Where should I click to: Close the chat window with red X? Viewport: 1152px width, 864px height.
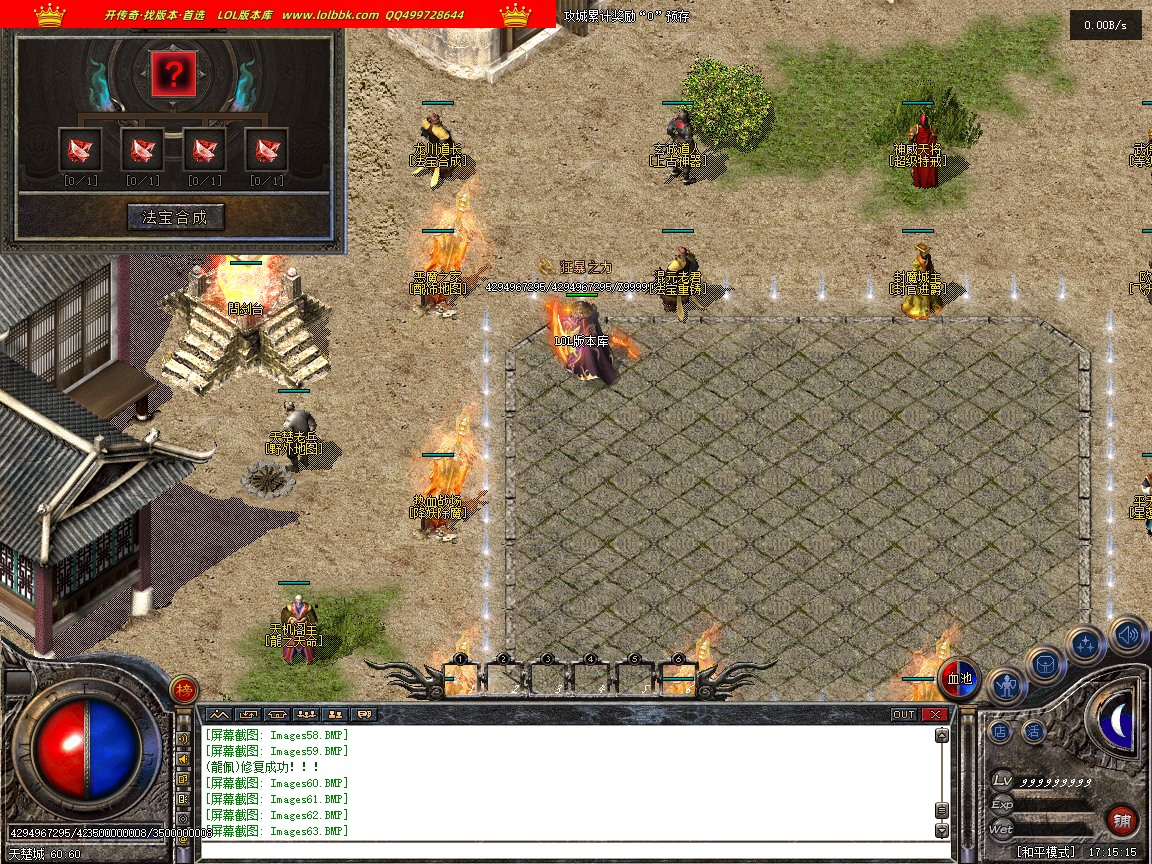934,714
